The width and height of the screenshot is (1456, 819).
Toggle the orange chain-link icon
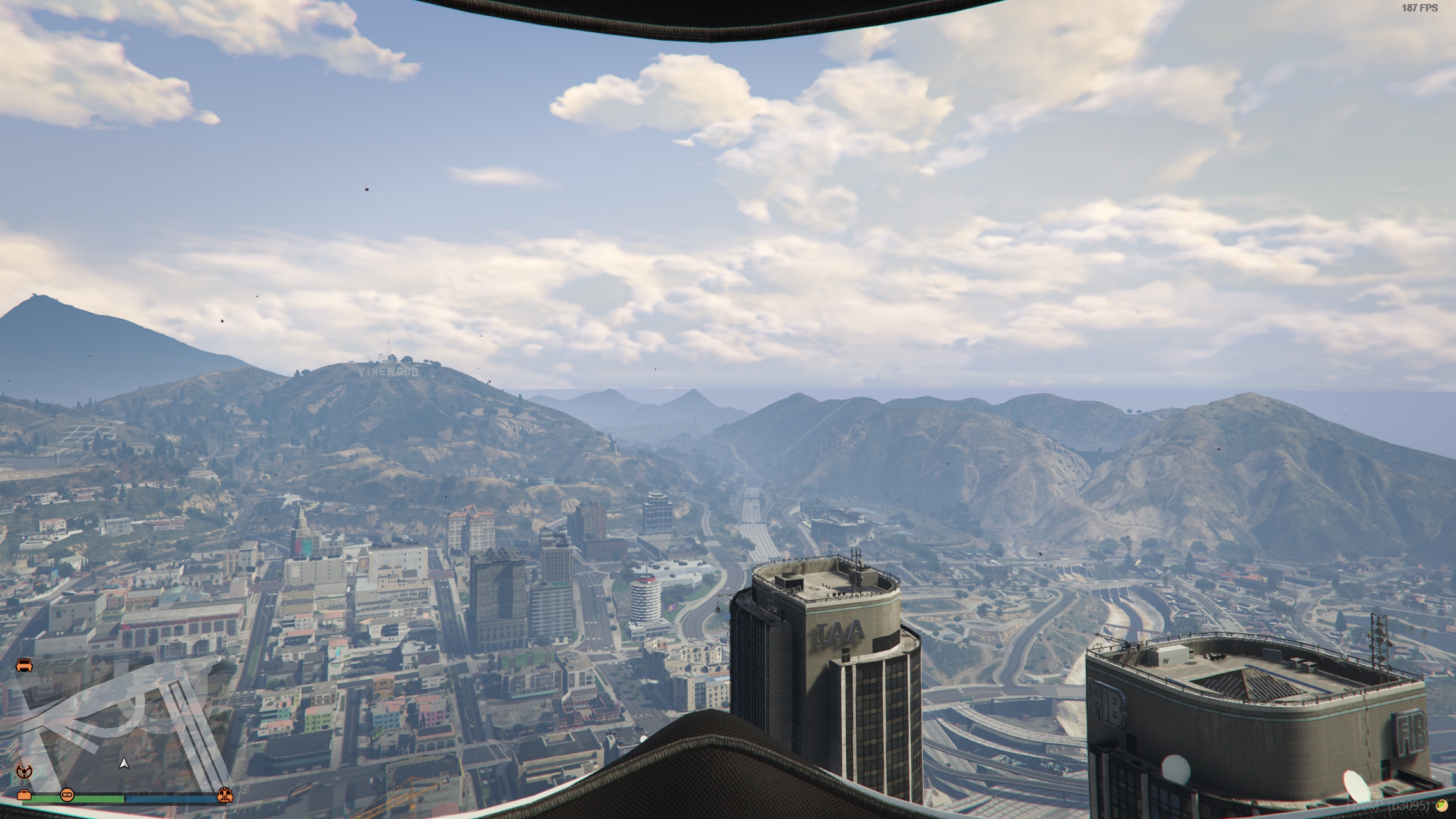[67, 794]
